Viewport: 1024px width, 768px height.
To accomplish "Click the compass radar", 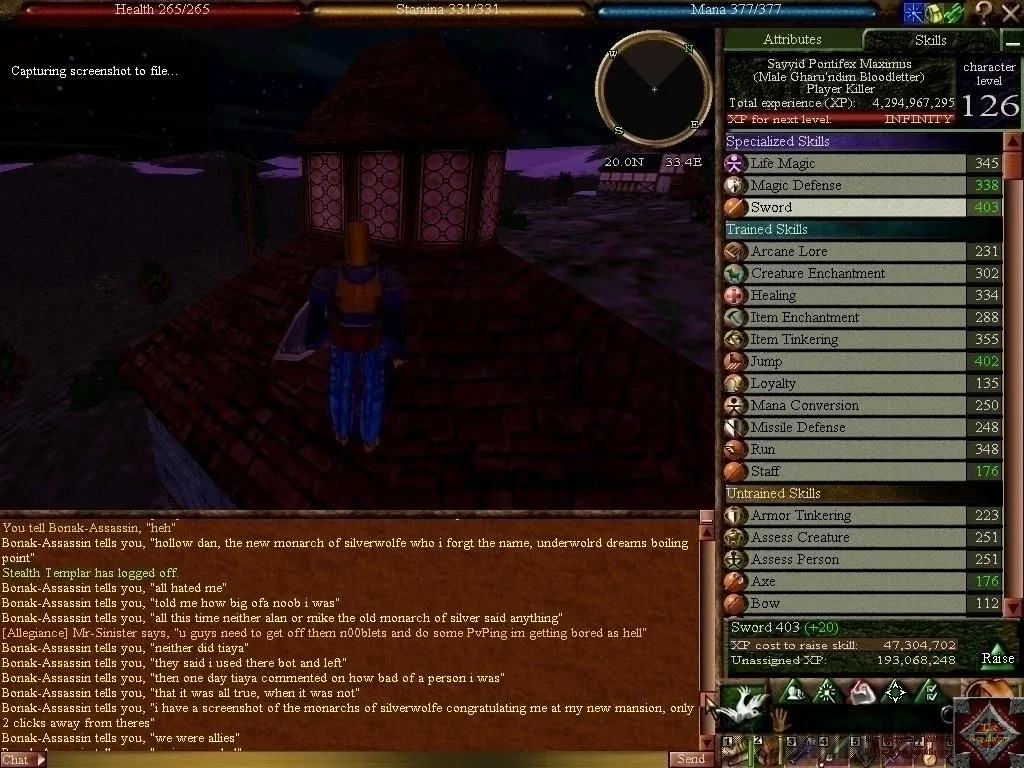I will pyautogui.click(x=654, y=90).
